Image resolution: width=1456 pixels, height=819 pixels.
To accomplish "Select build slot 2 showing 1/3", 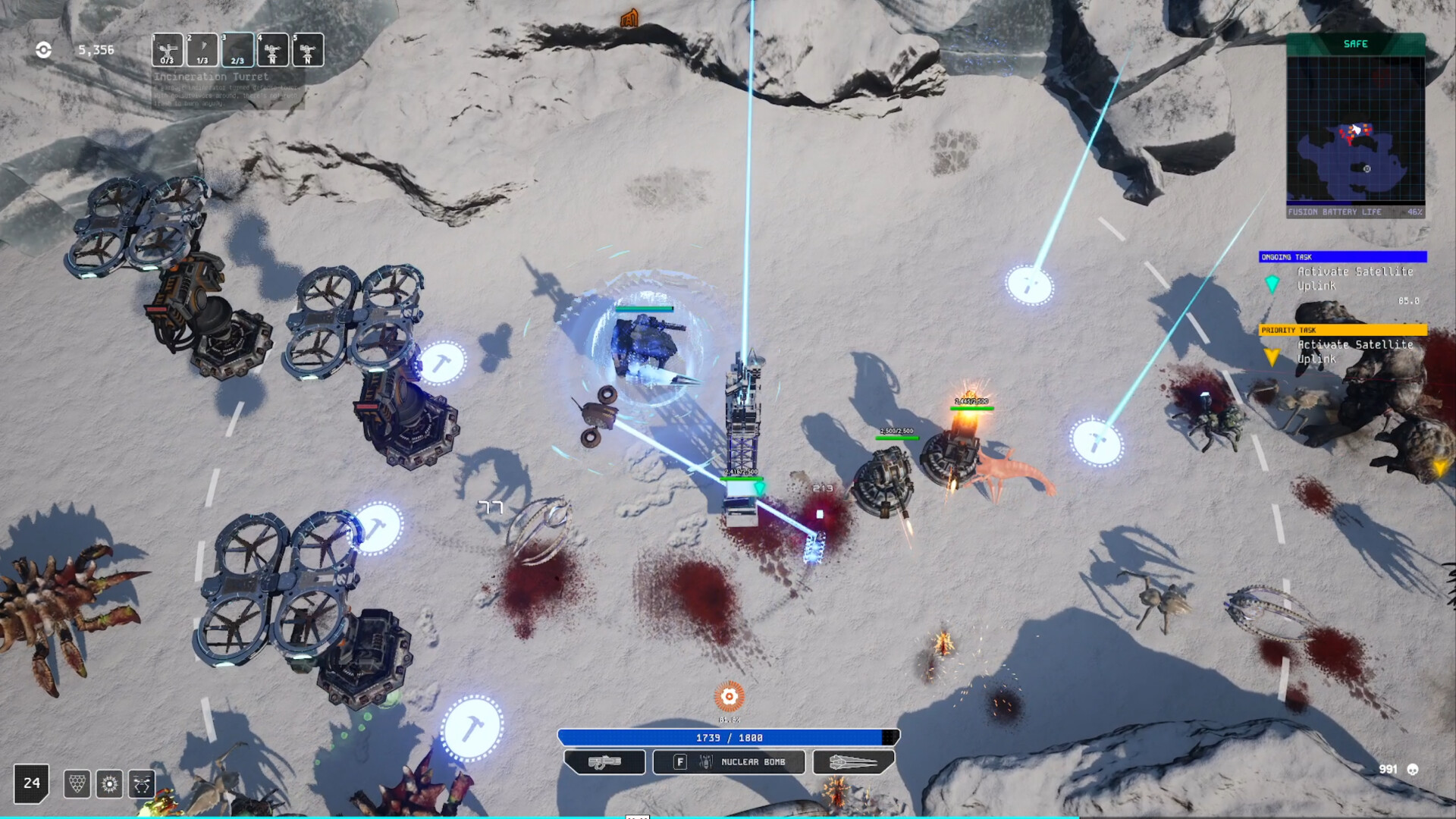I will pyautogui.click(x=202, y=49).
